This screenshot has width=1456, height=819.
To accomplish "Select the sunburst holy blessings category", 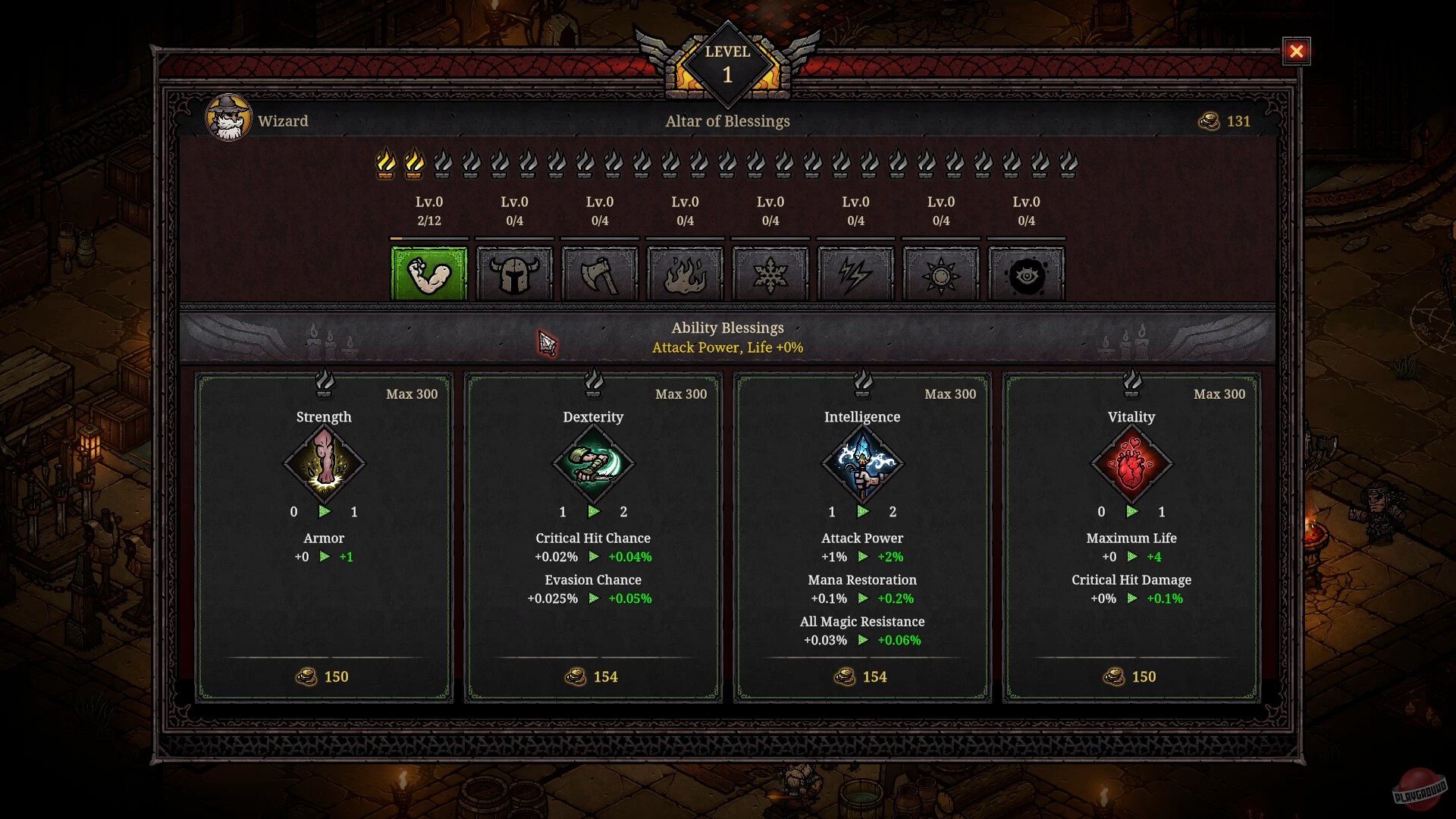I will pos(941,275).
